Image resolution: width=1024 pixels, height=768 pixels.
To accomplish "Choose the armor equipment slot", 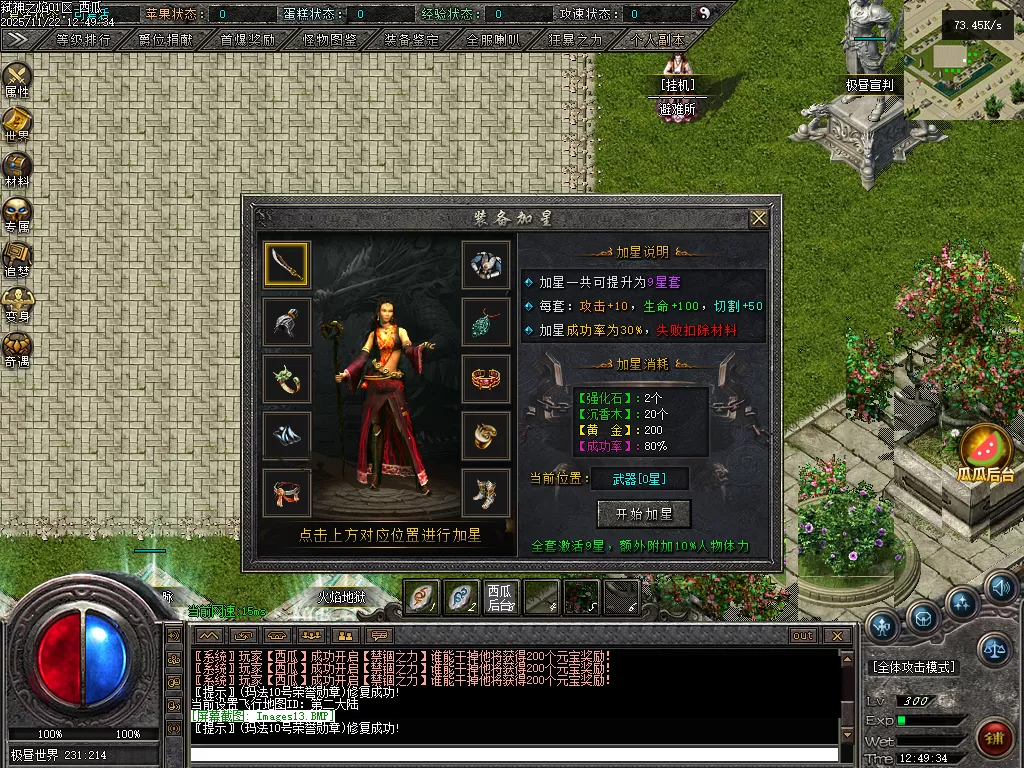I will pos(486,264).
